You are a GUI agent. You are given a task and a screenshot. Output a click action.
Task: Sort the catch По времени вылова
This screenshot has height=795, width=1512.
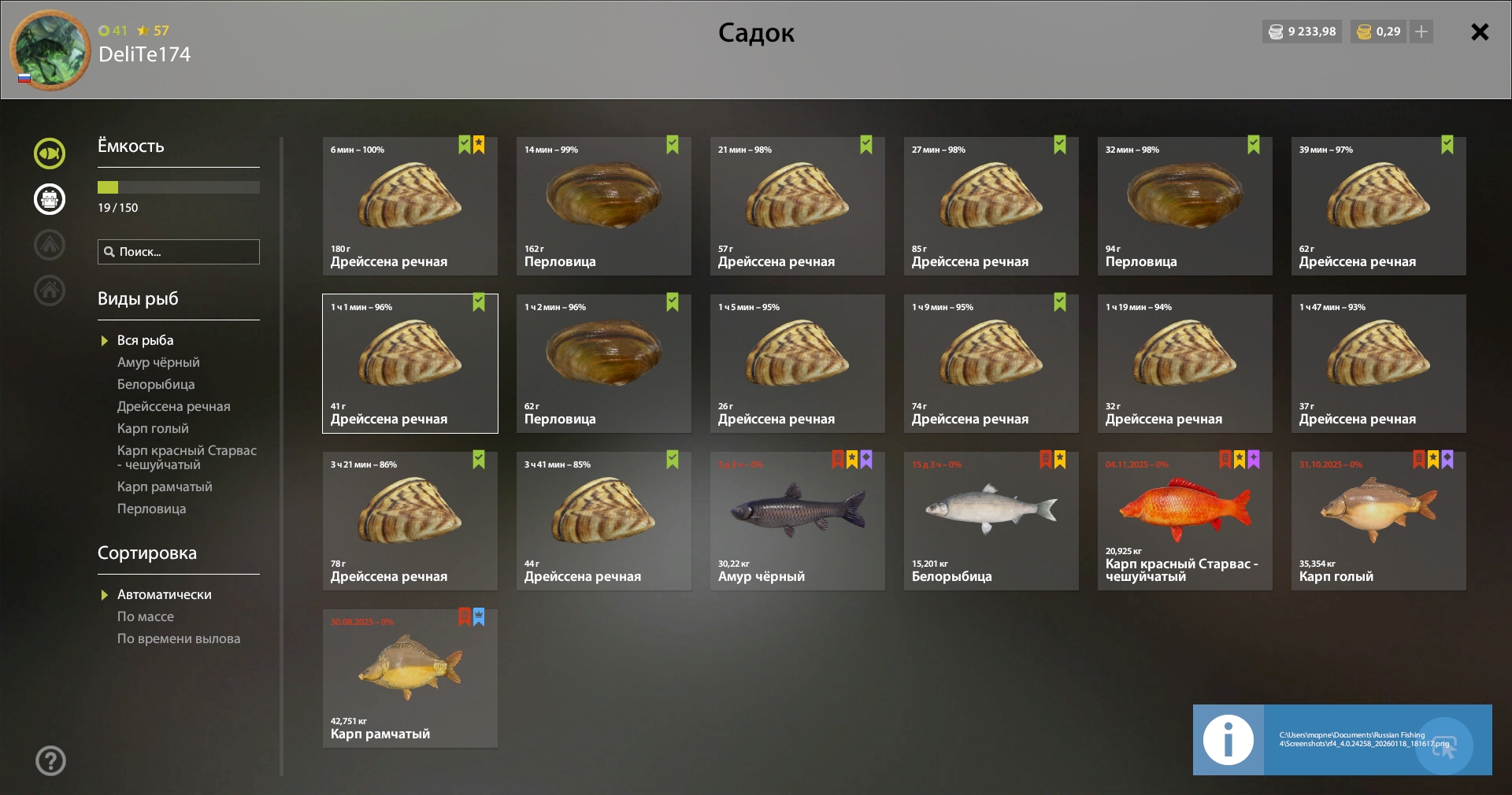click(x=179, y=638)
